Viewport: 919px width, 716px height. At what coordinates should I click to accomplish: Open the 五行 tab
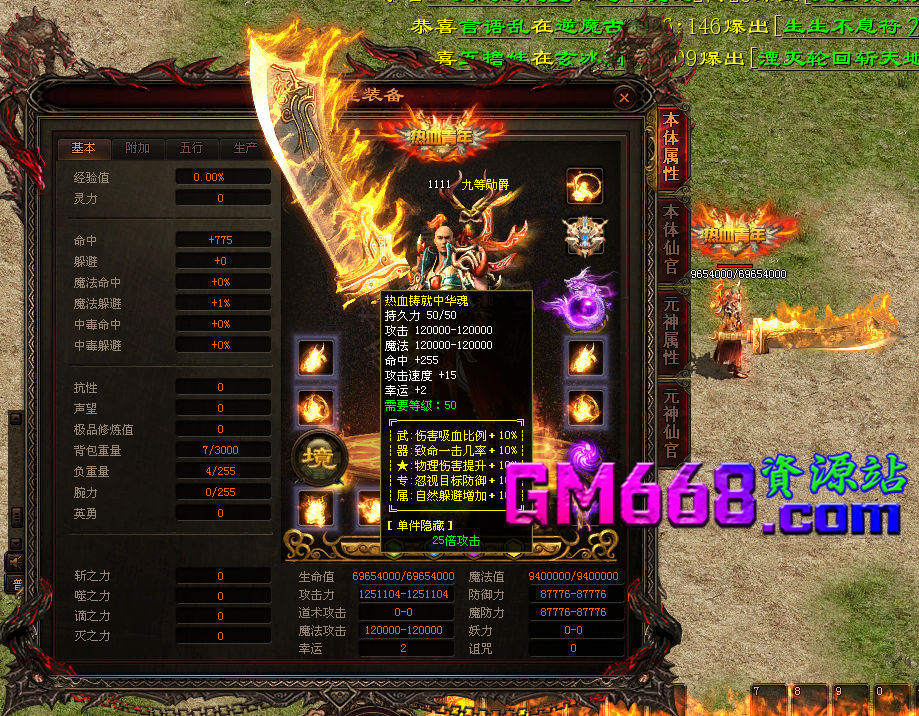tap(191, 148)
